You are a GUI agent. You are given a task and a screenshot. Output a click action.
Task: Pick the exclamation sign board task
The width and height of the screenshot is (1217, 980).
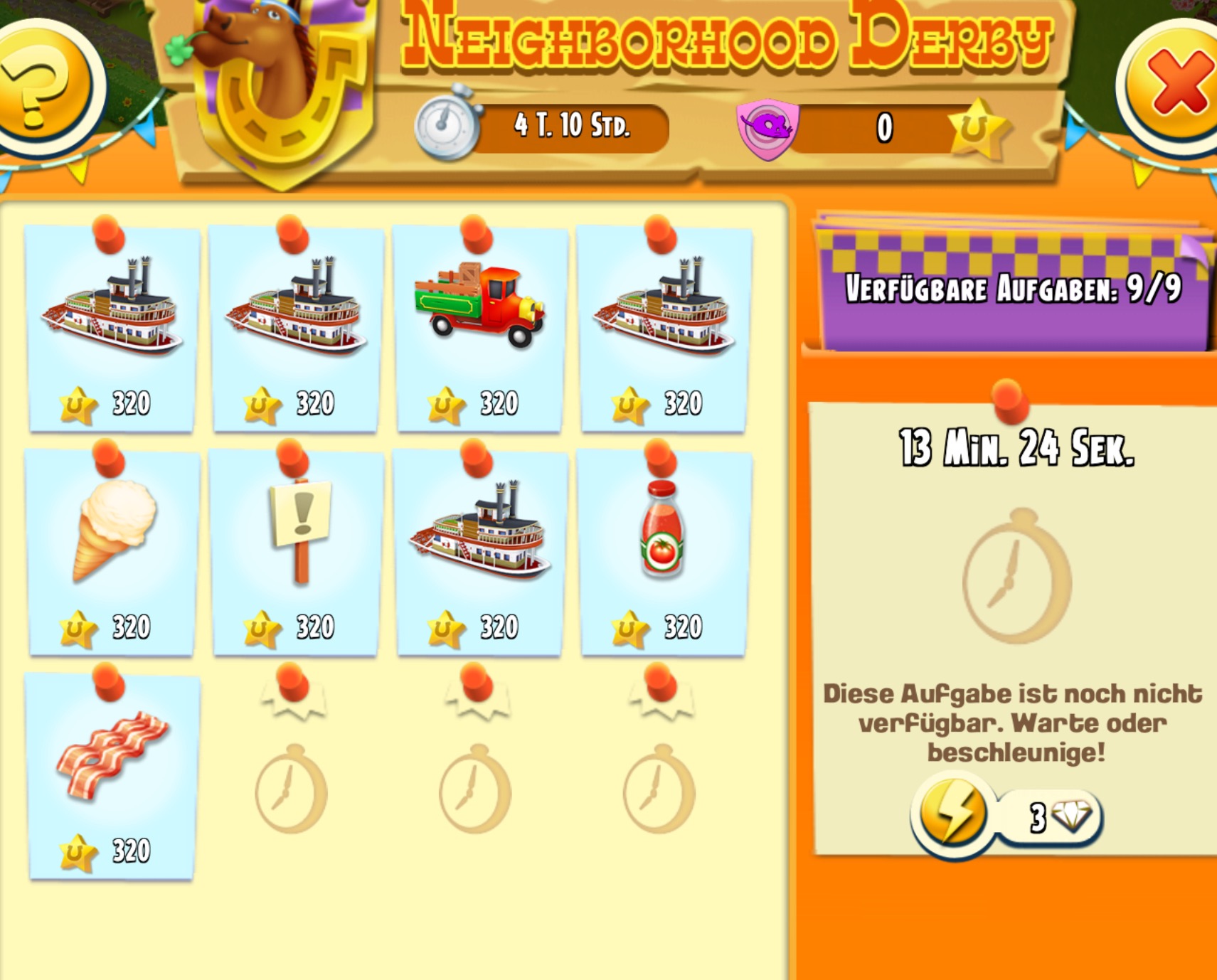(296, 552)
